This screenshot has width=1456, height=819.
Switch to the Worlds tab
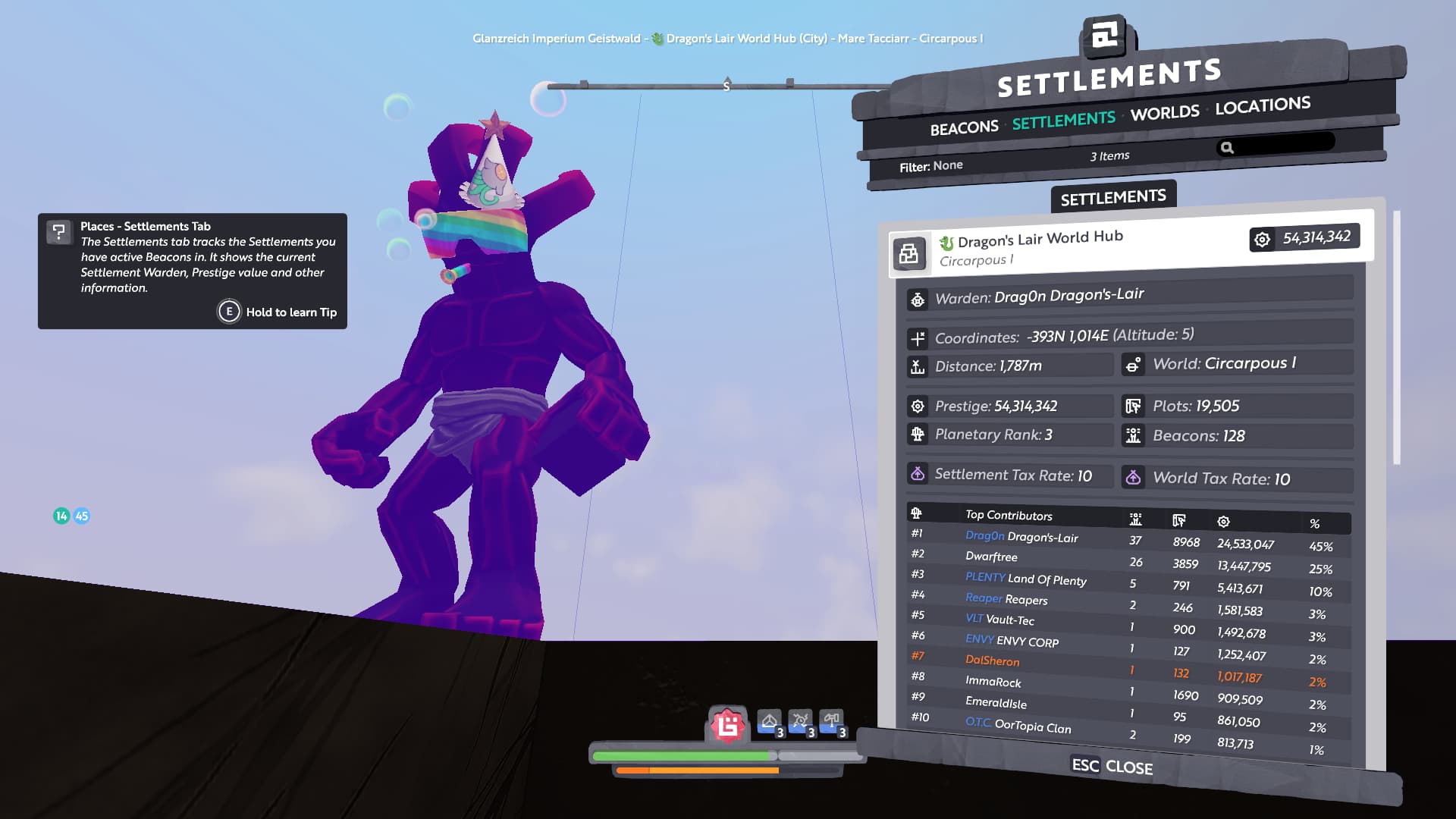(x=1165, y=113)
